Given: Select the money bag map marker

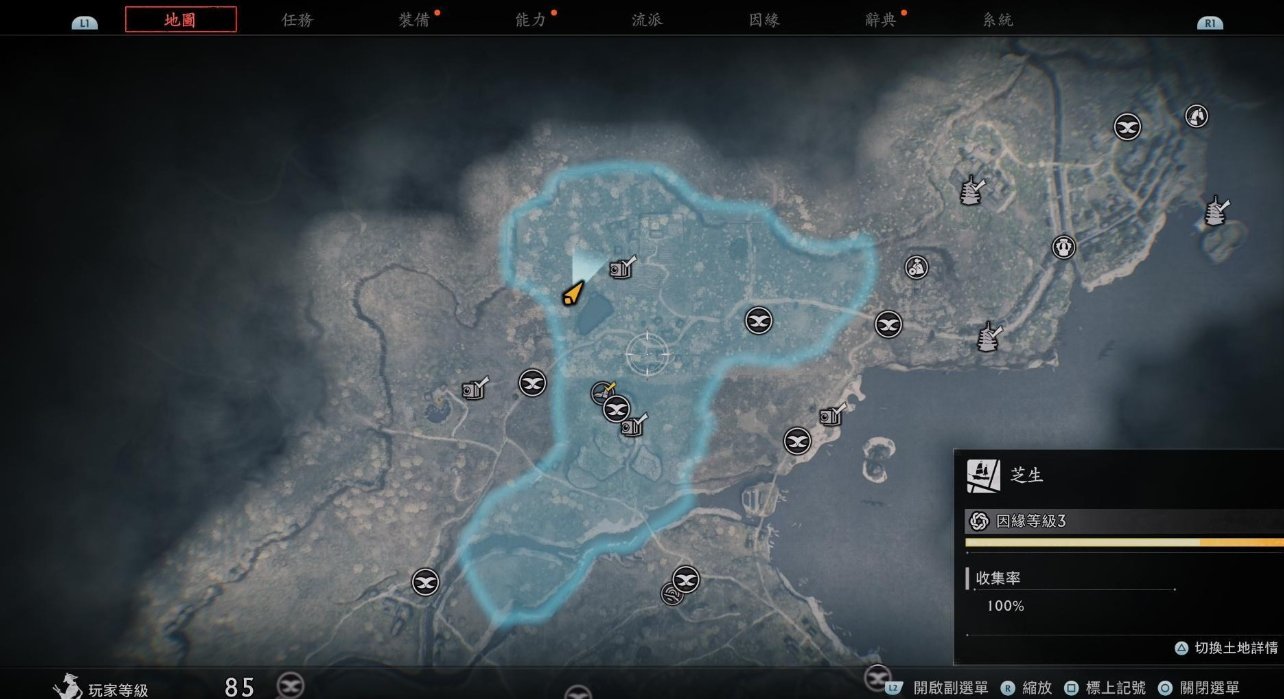Looking at the screenshot, I should tap(916, 267).
